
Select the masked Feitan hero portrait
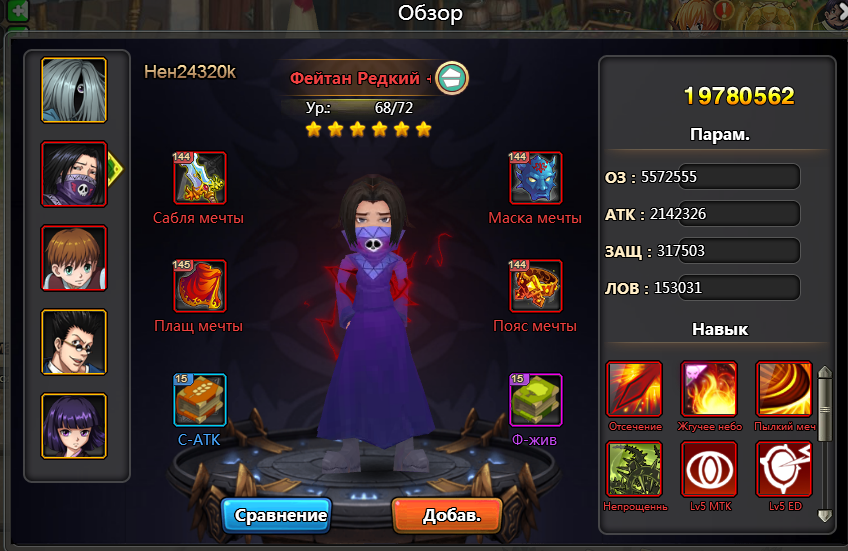click(74, 174)
